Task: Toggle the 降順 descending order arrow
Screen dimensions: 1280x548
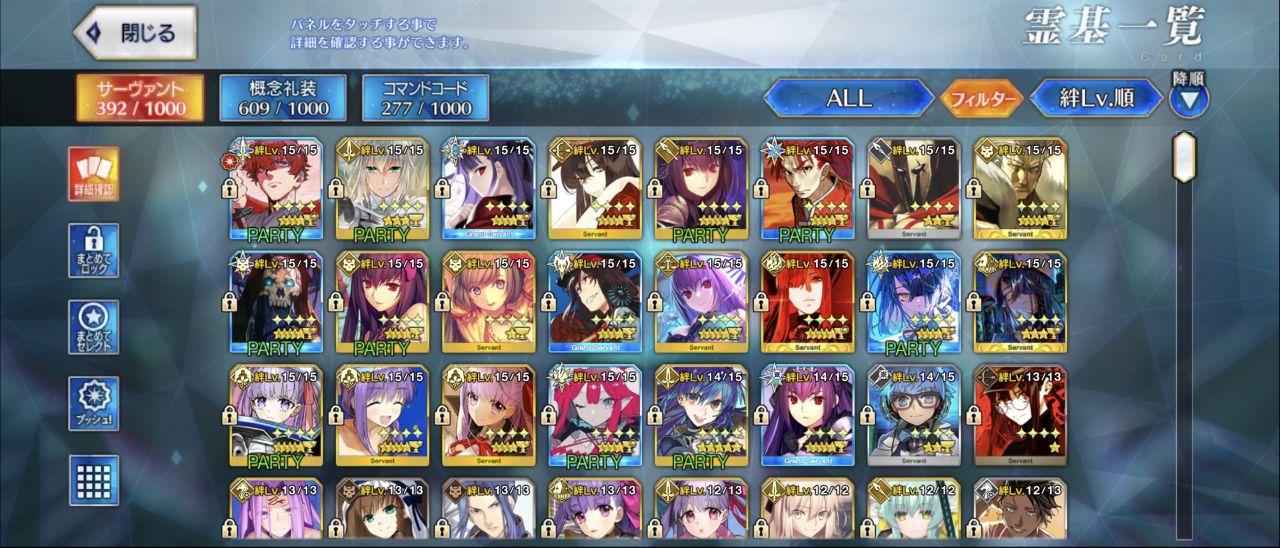Action: click(1189, 98)
